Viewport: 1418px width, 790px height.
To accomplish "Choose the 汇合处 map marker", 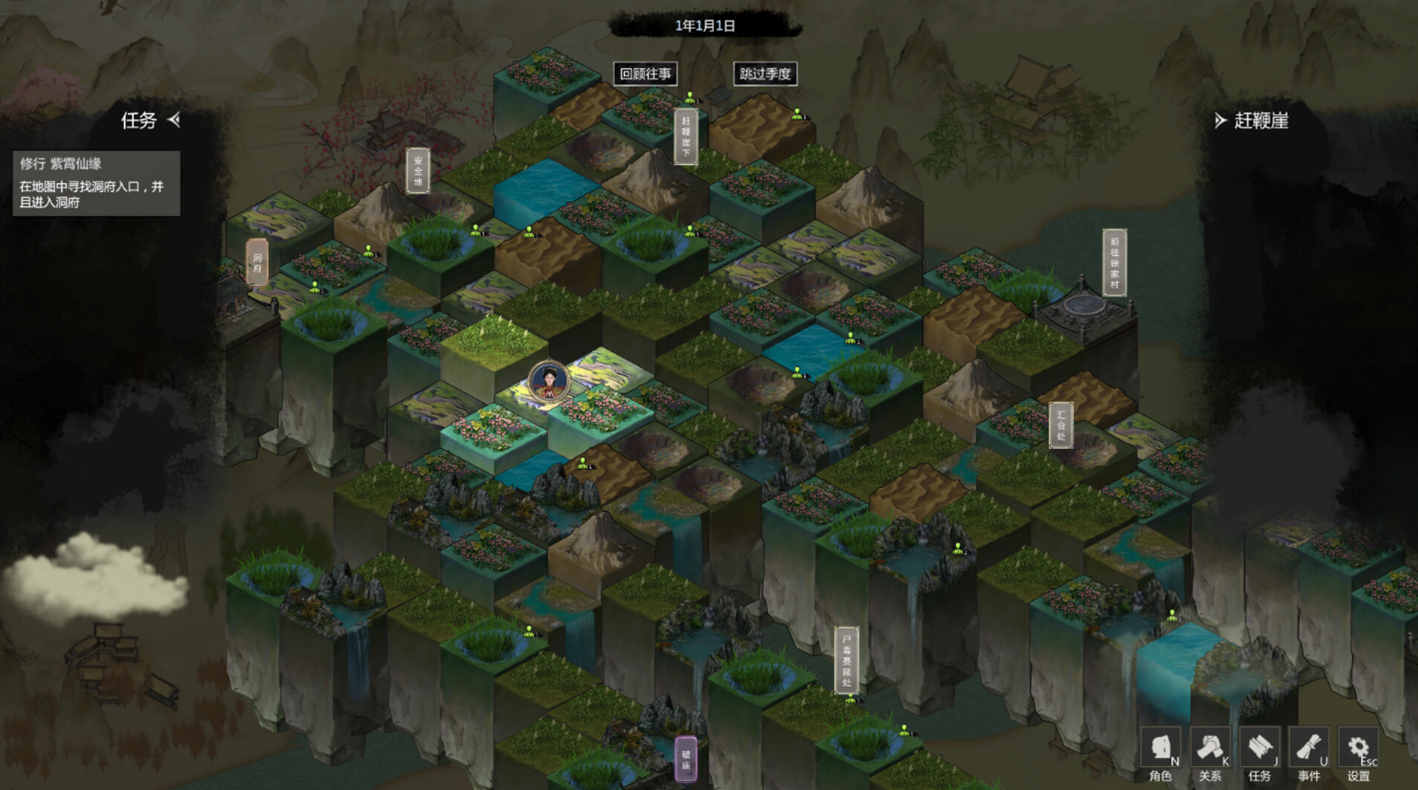I will [x=1061, y=425].
